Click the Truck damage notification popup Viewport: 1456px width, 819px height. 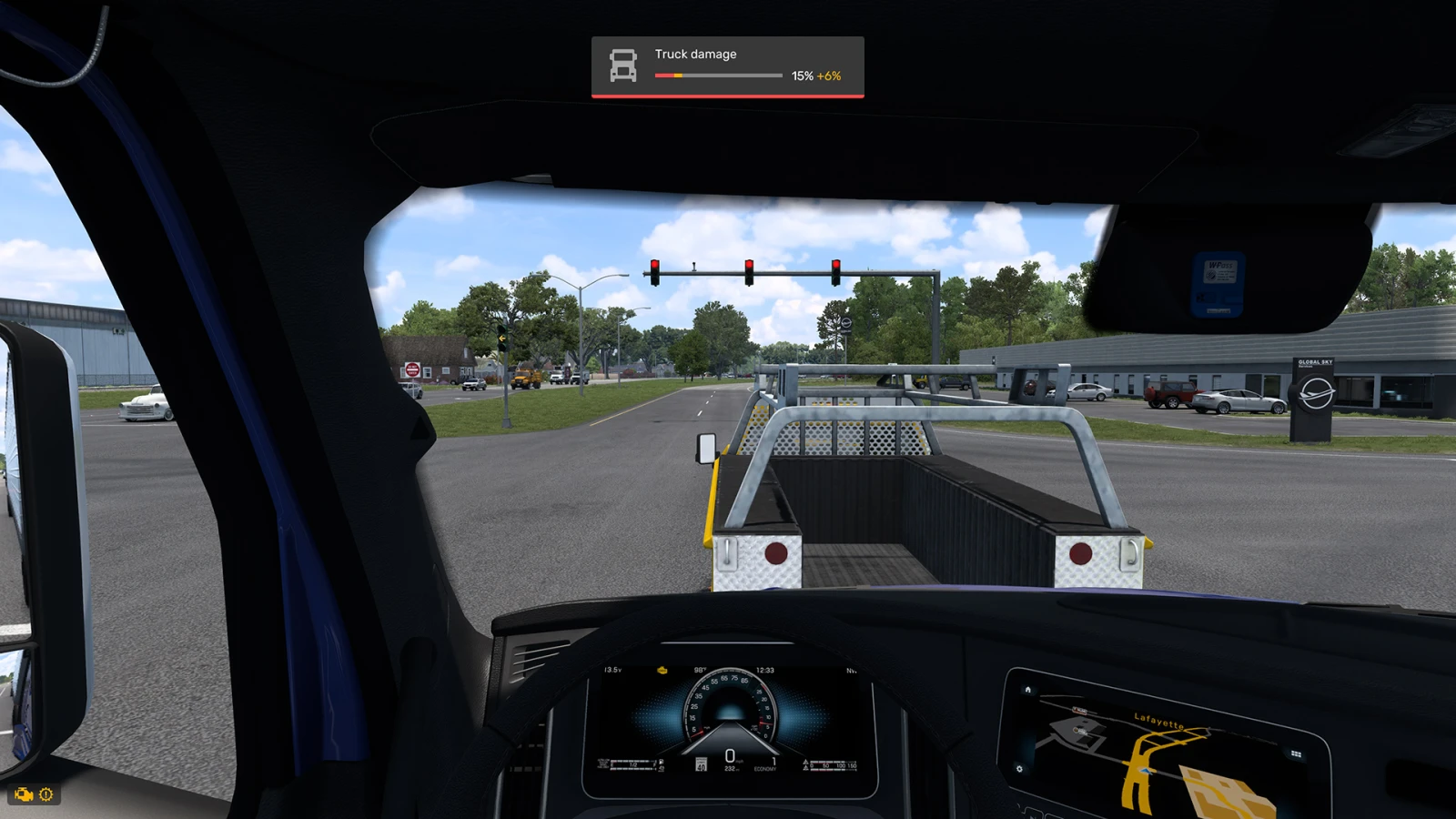tap(727, 66)
